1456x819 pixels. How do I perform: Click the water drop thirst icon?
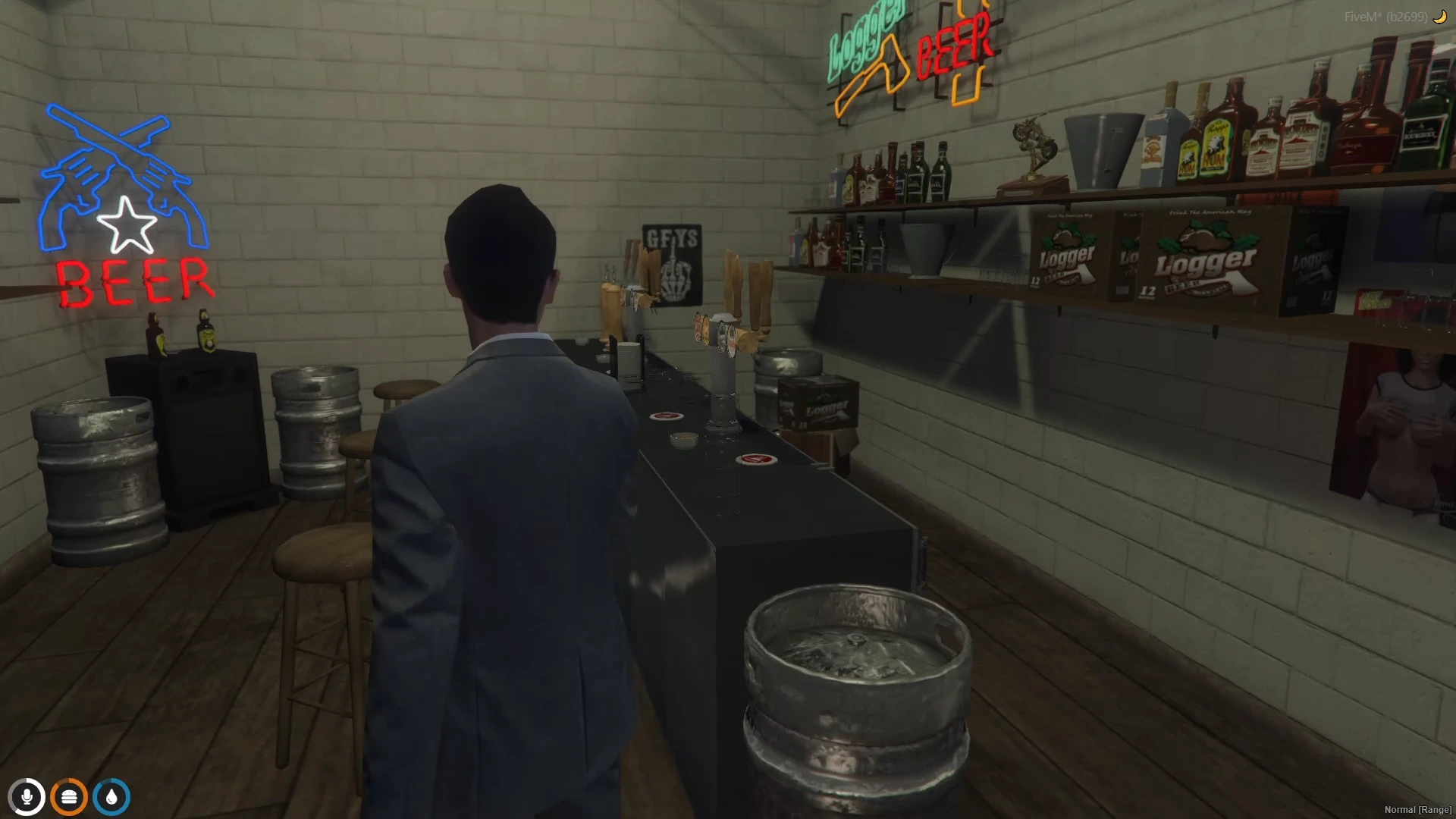point(111,797)
